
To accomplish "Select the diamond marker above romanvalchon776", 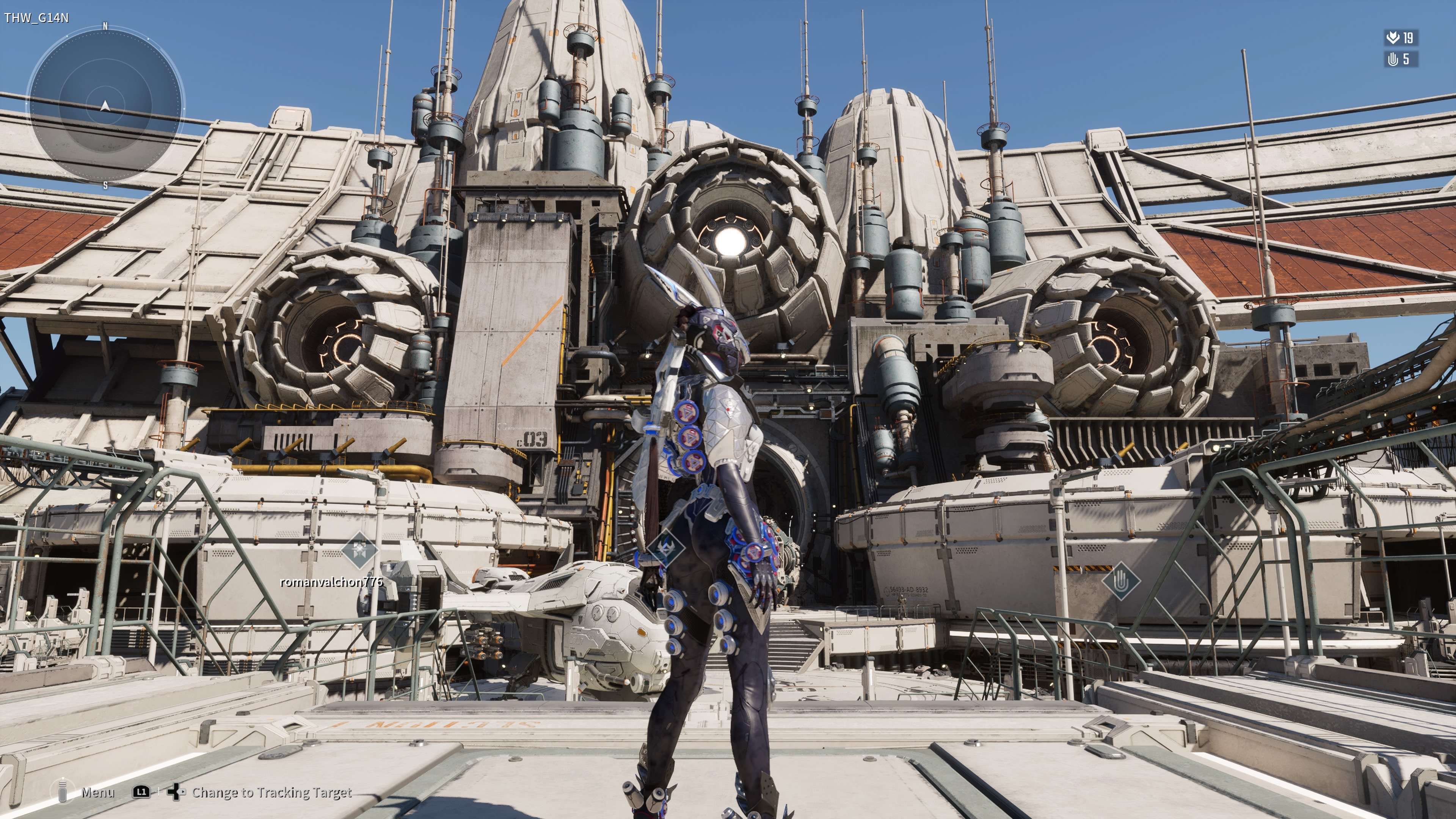I will (359, 549).
